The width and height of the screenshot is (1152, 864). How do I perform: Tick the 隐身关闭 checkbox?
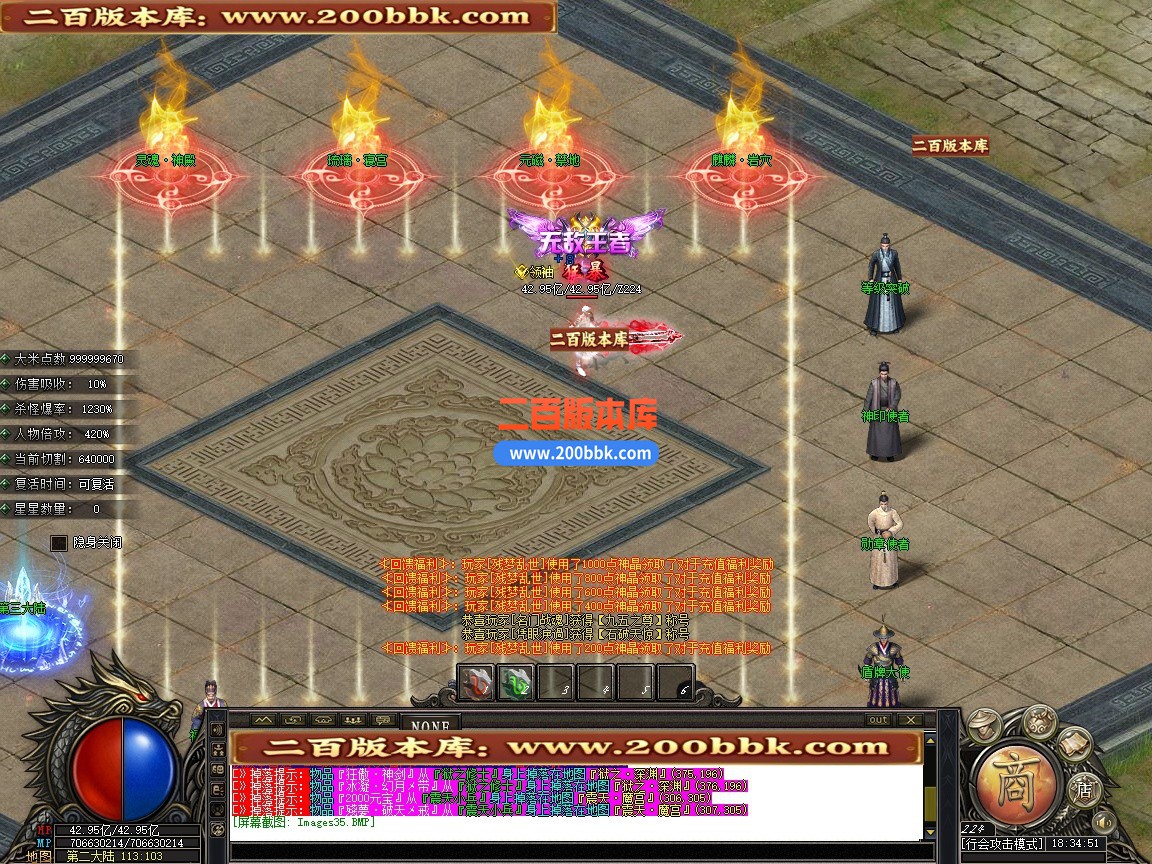[x=60, y=543]
